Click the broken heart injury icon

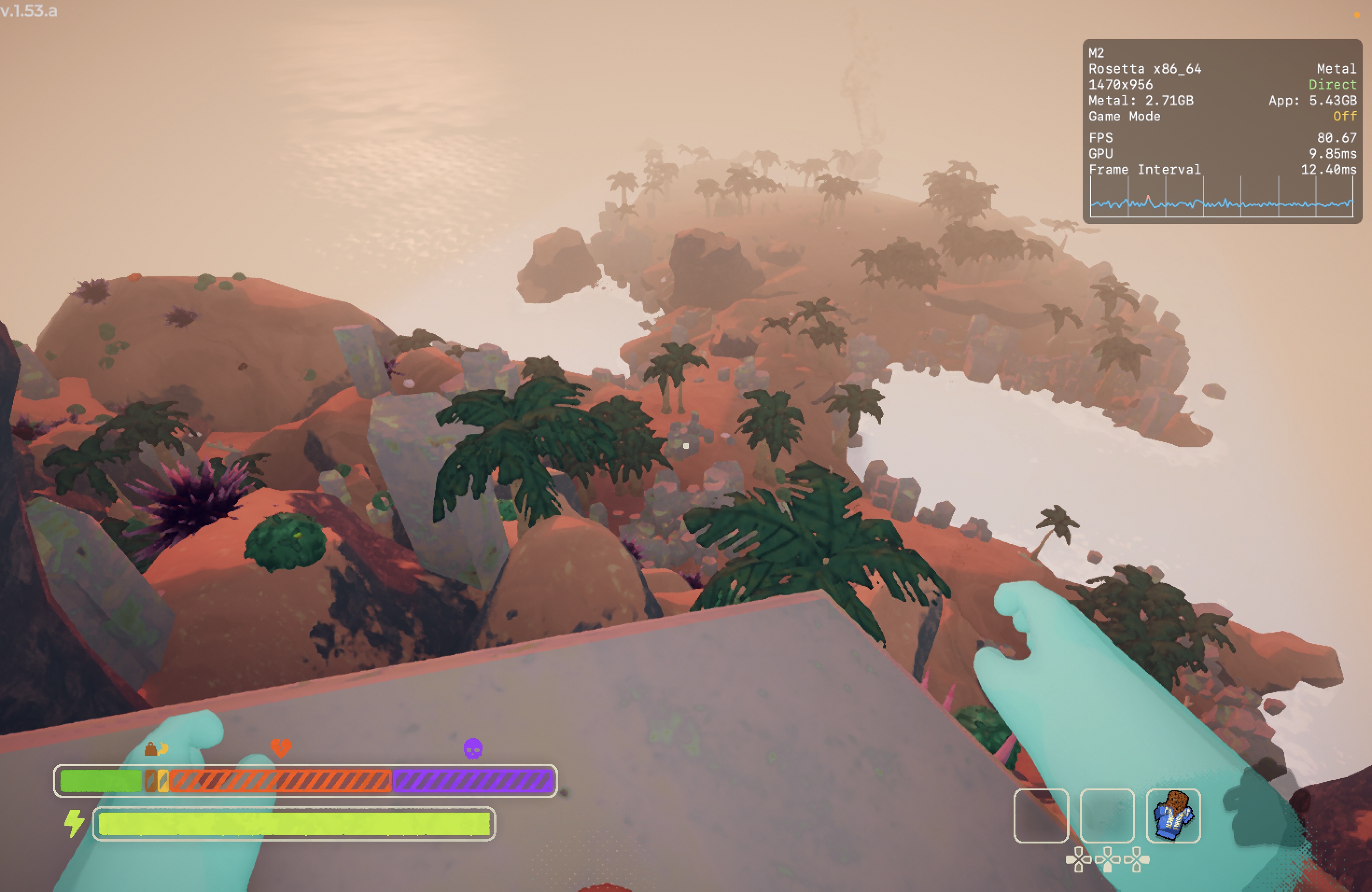coord(281,748)
